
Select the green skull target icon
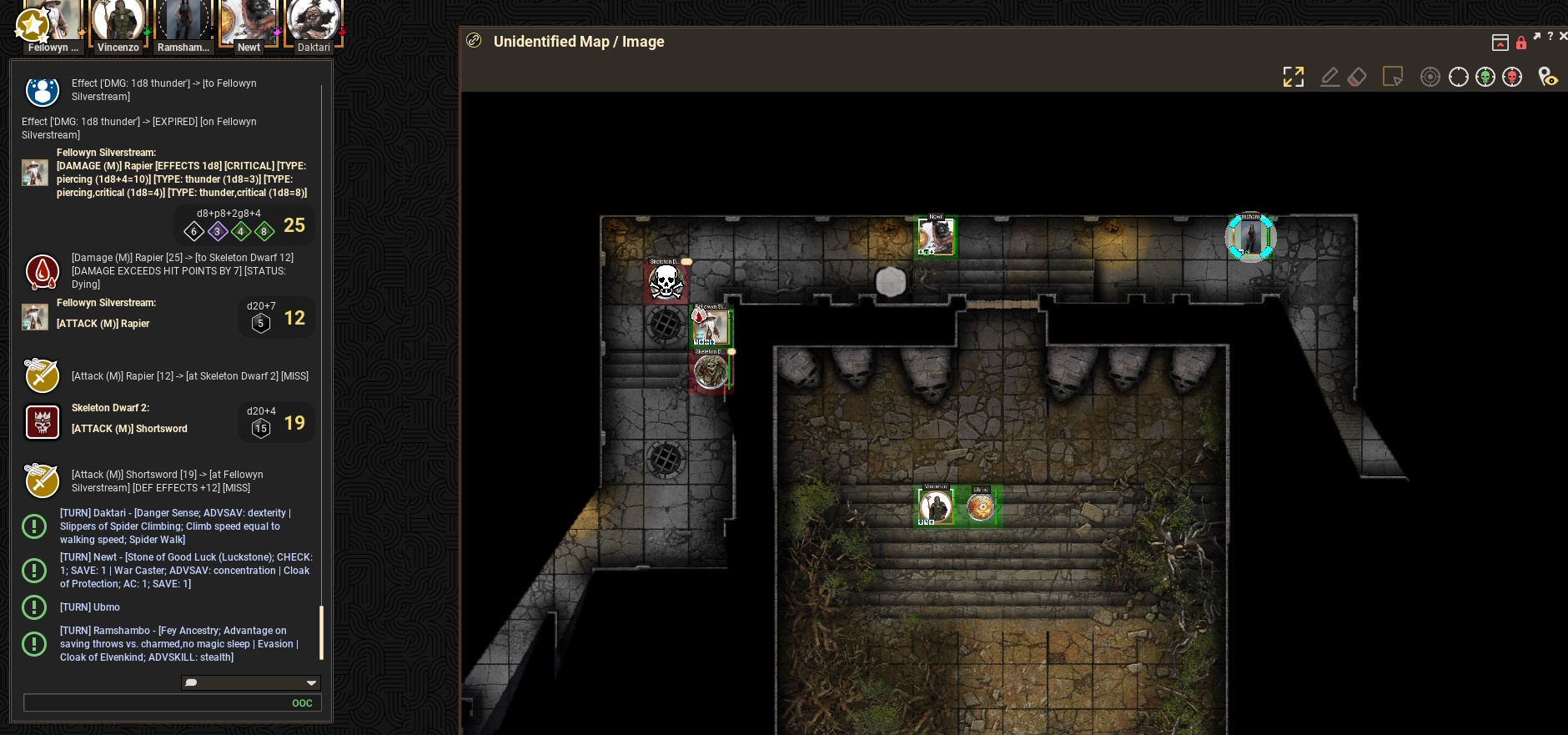click(1485, 78)
